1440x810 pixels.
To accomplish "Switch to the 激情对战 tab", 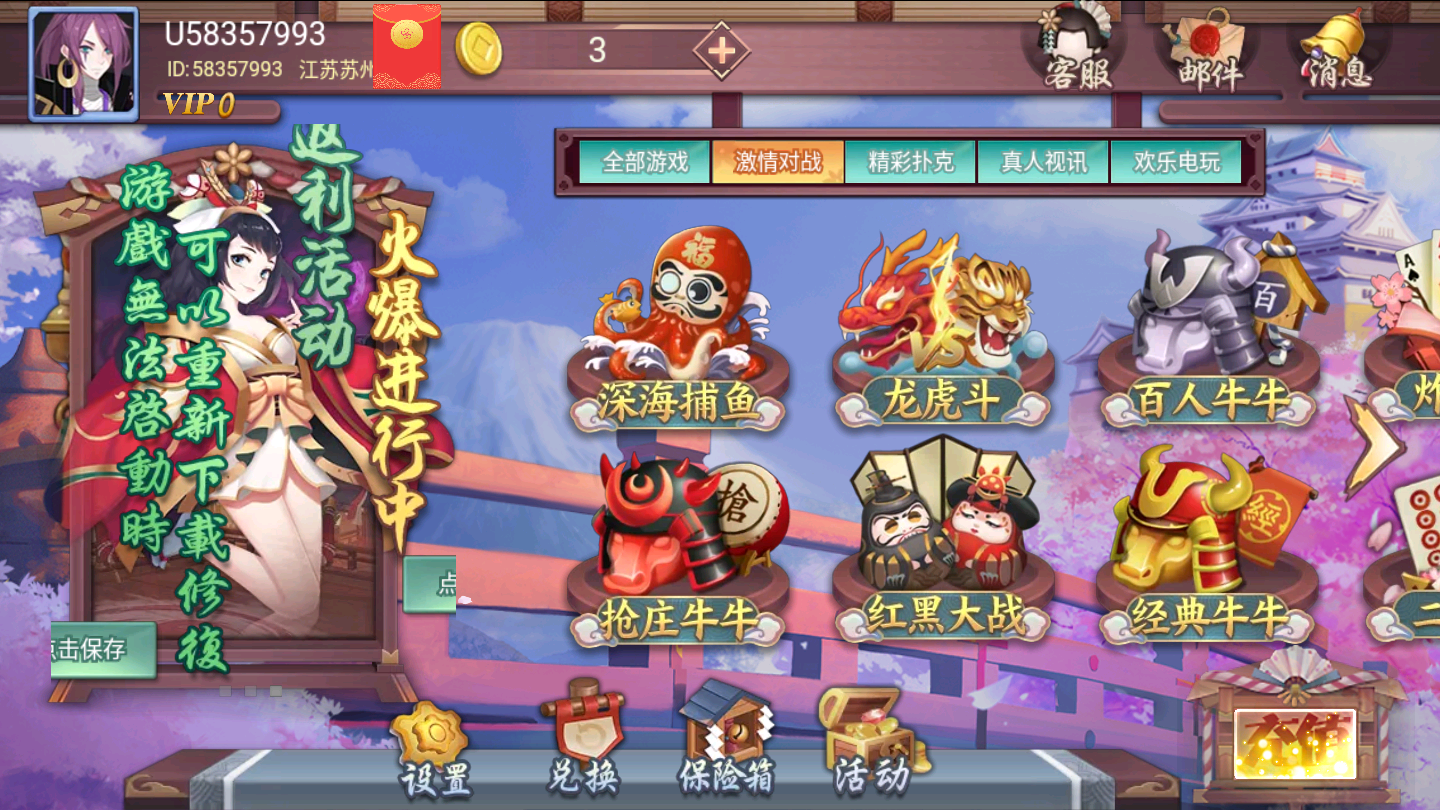I will point(779,158).
